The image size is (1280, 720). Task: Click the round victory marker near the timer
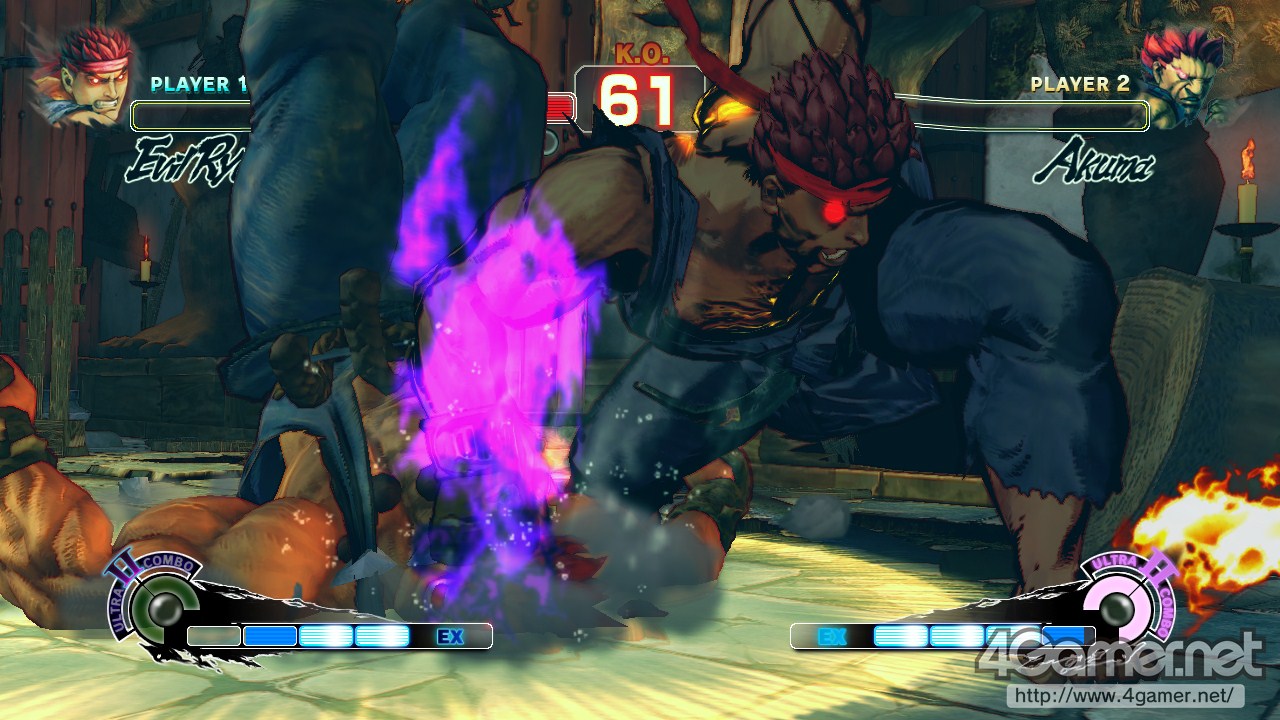560,105
